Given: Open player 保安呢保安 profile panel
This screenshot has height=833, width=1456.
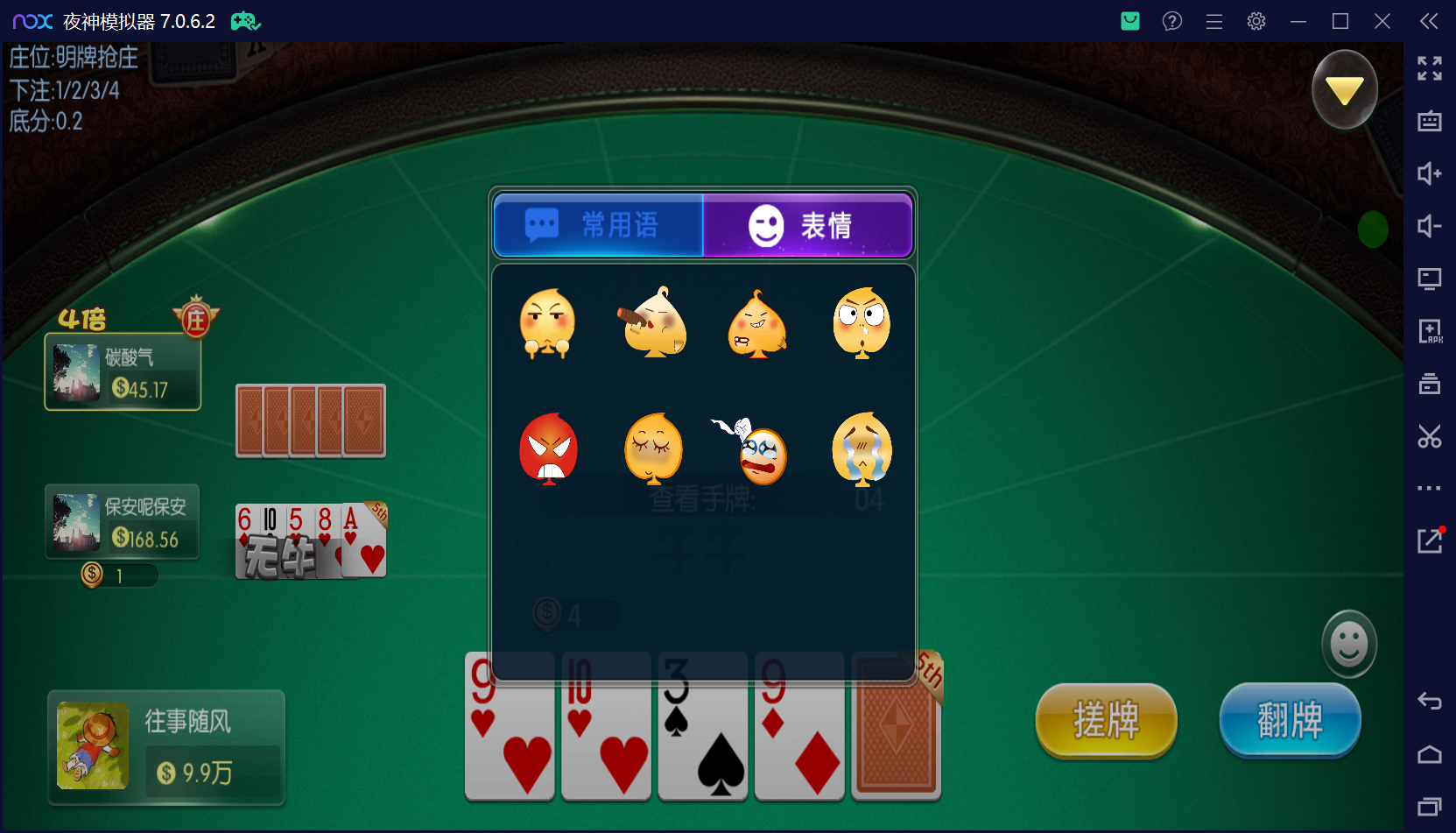Looking at the screenshot, I should [x=123, y=522].
